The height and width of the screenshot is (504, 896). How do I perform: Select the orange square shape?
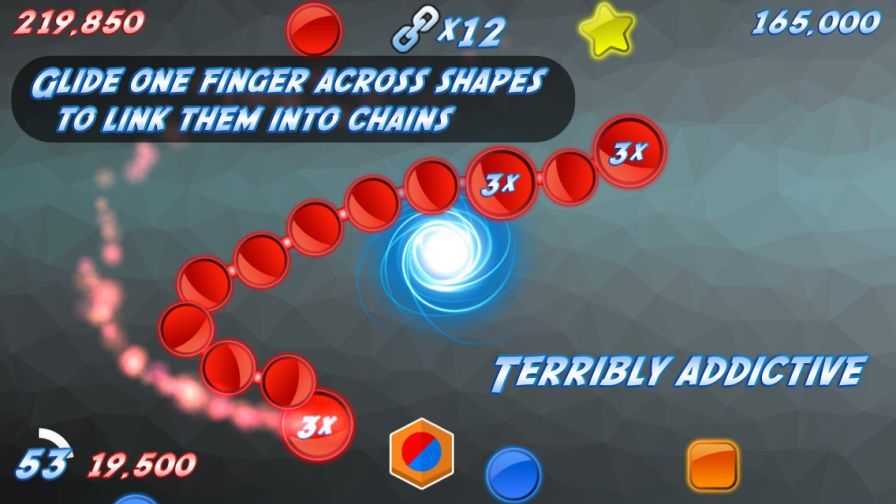point(712,465)
